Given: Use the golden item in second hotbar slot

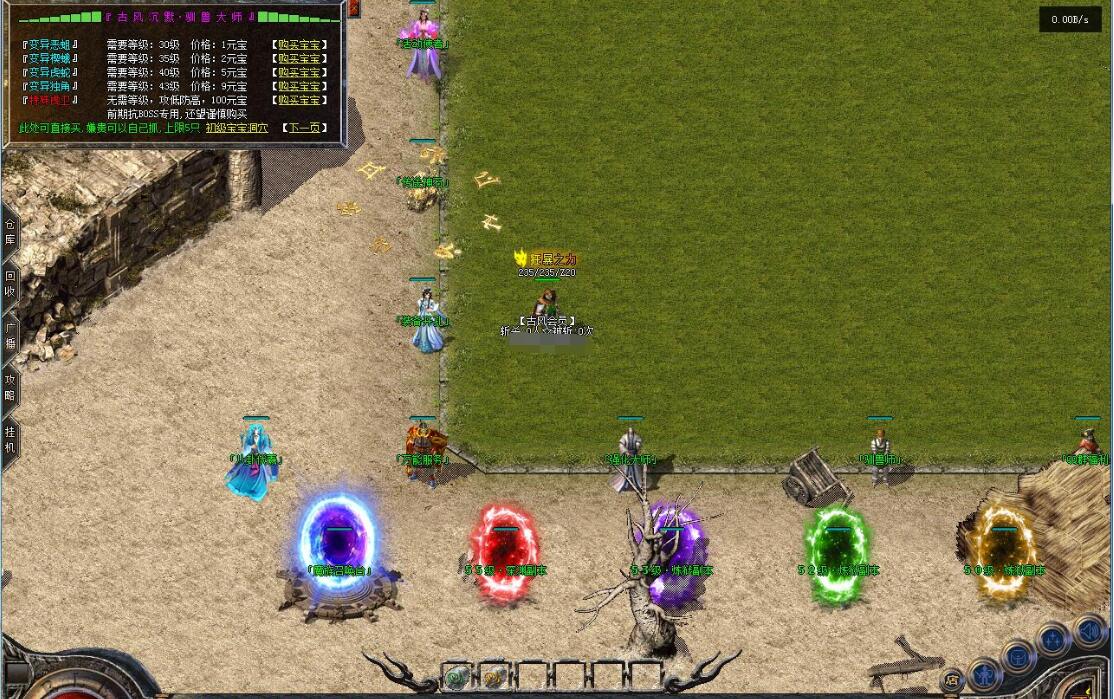Looking at the screenshot, I should point(494,676).
